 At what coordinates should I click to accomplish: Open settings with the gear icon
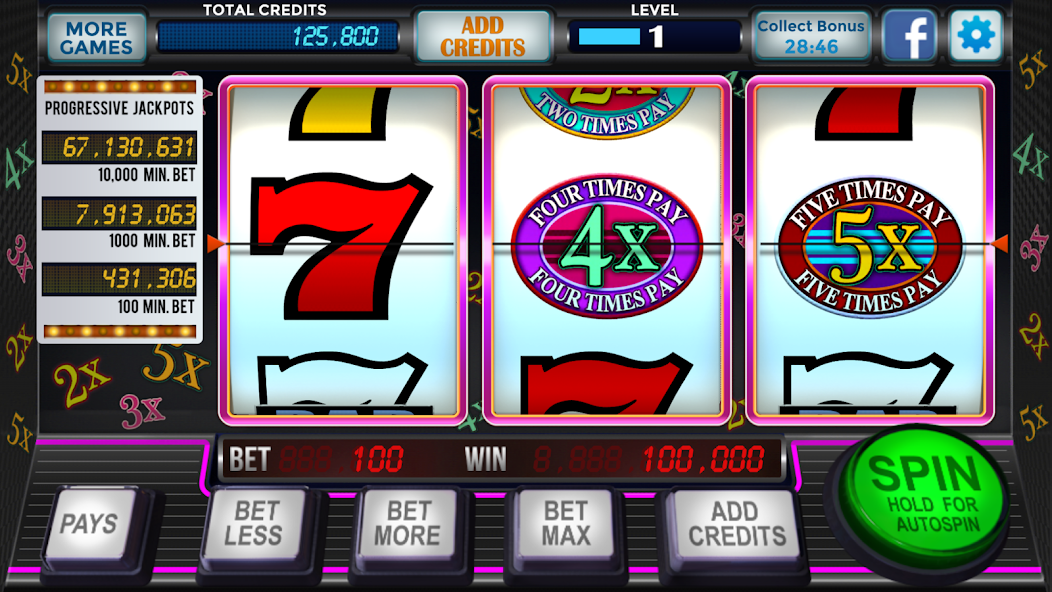pyautogui.click(x=974, y=37)
